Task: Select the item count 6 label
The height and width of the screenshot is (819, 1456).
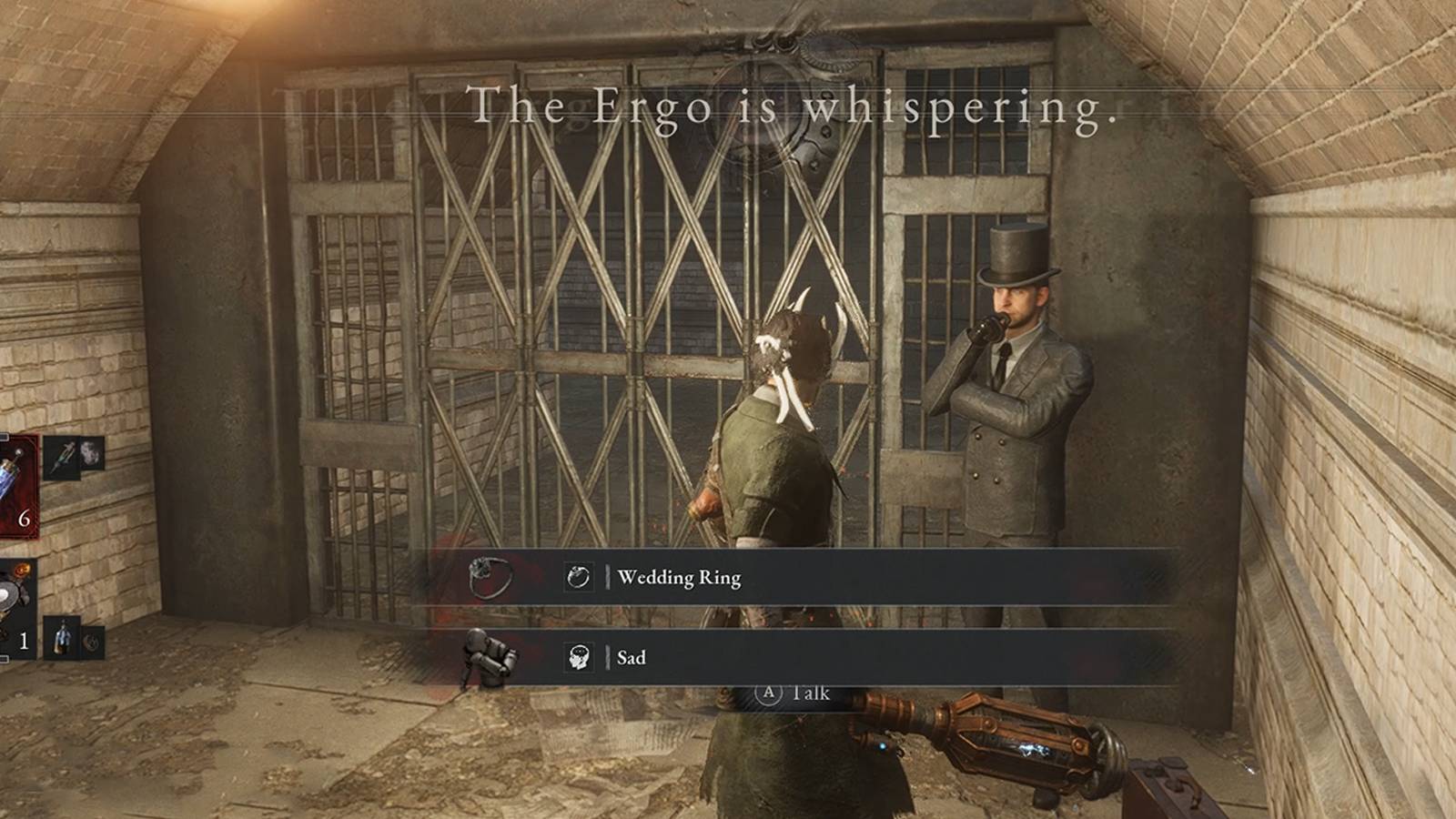Action: 24,518
